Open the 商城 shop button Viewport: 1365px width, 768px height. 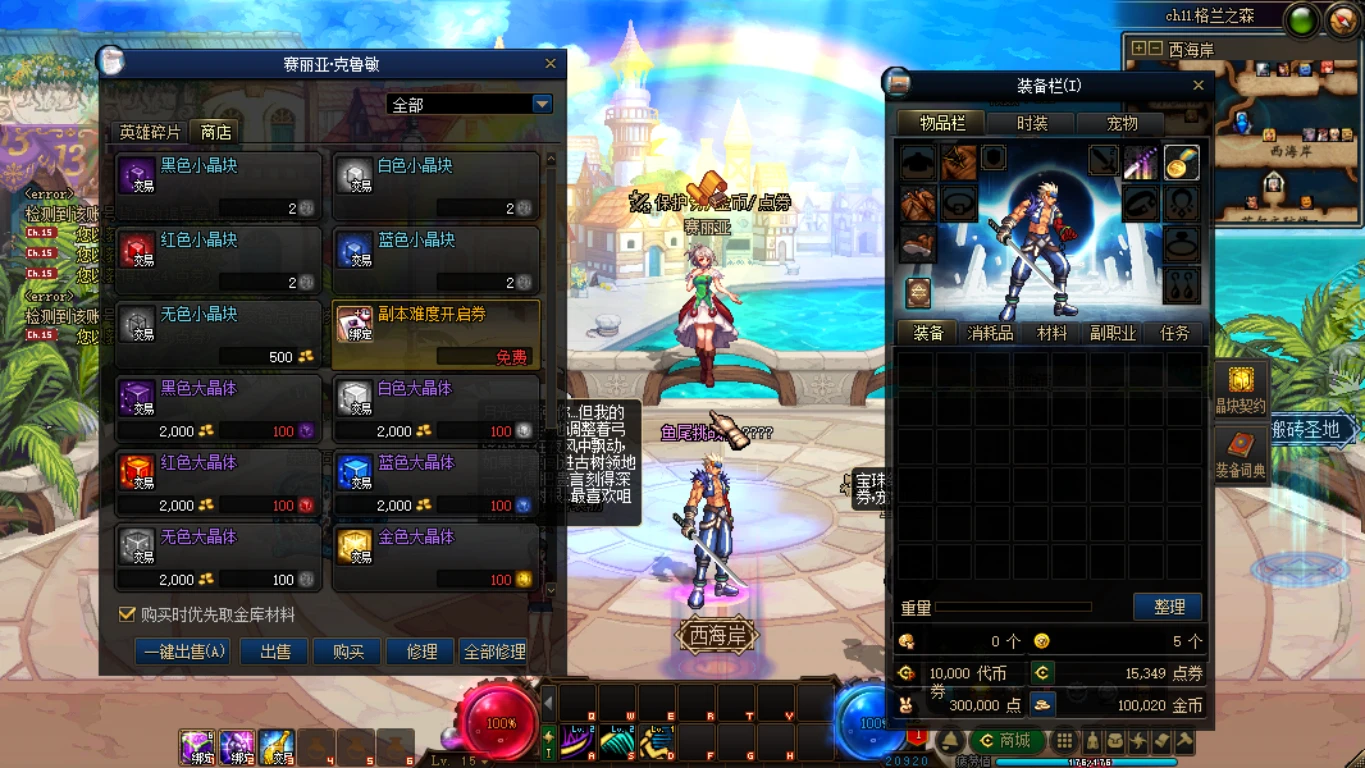tap(1005, 741)
